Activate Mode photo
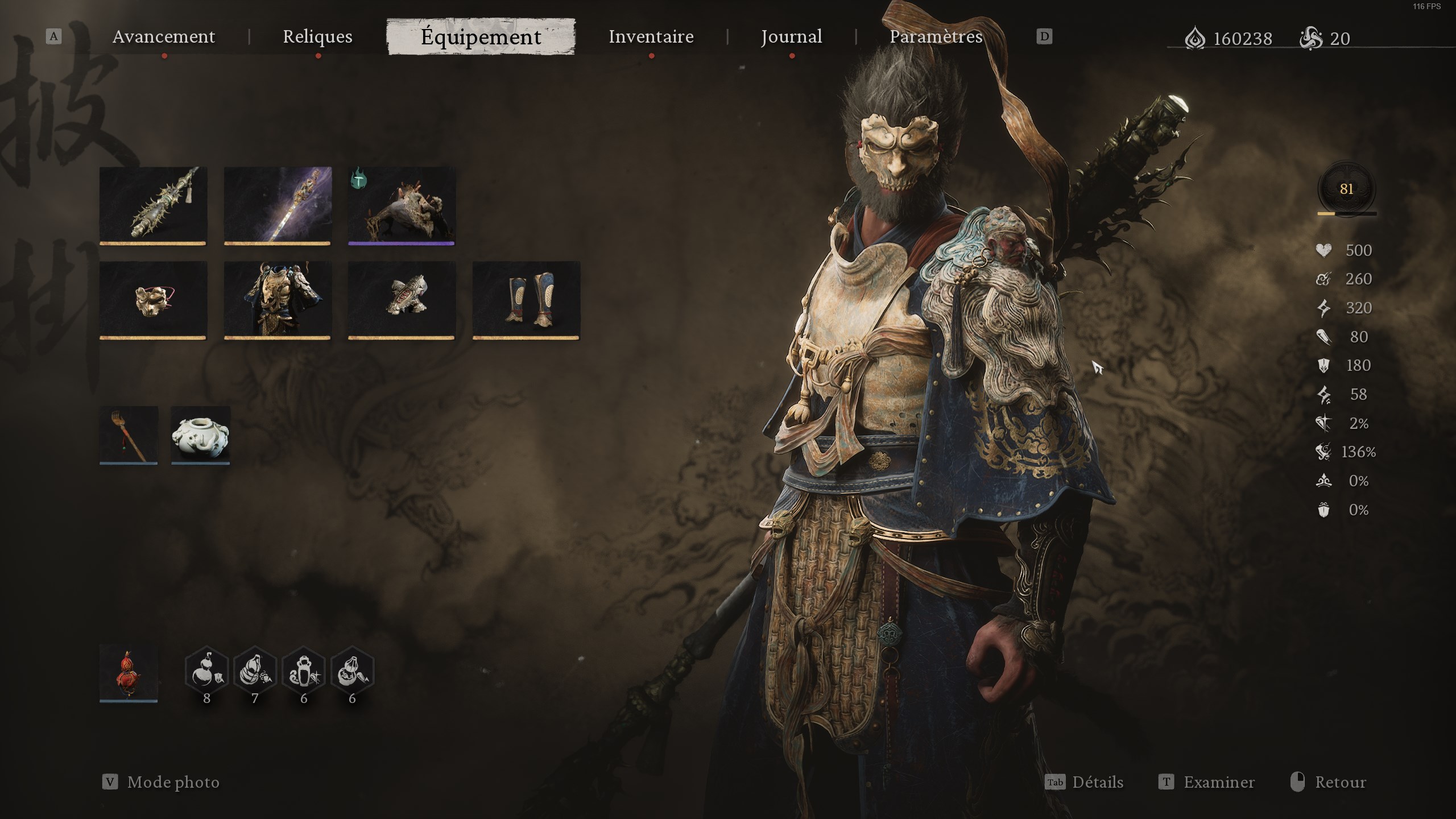 click(172, 782)
